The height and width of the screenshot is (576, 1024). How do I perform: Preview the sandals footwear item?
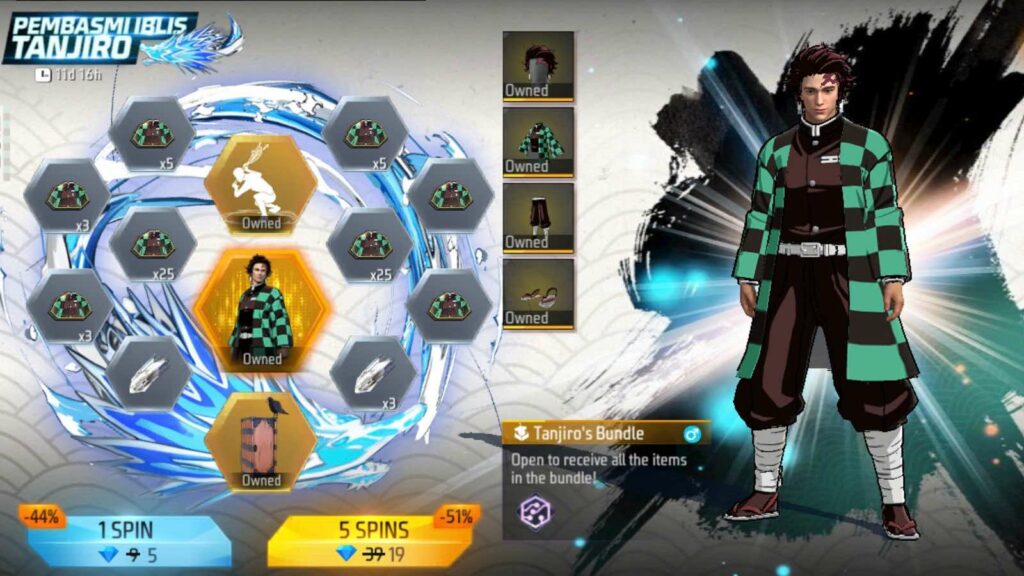[x=538, y=294]
